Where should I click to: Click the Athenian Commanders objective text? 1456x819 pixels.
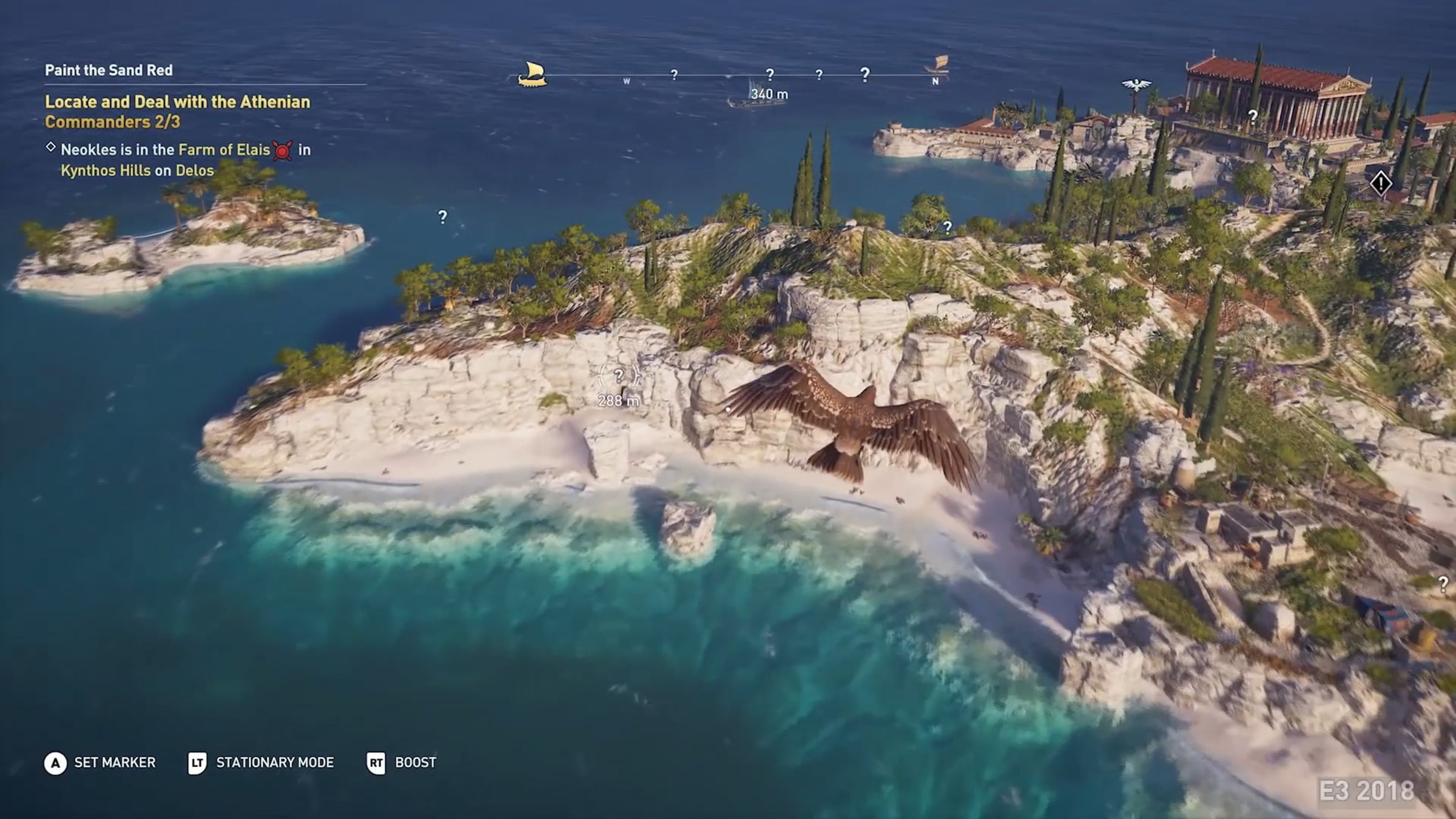click(x=177, y=112)
